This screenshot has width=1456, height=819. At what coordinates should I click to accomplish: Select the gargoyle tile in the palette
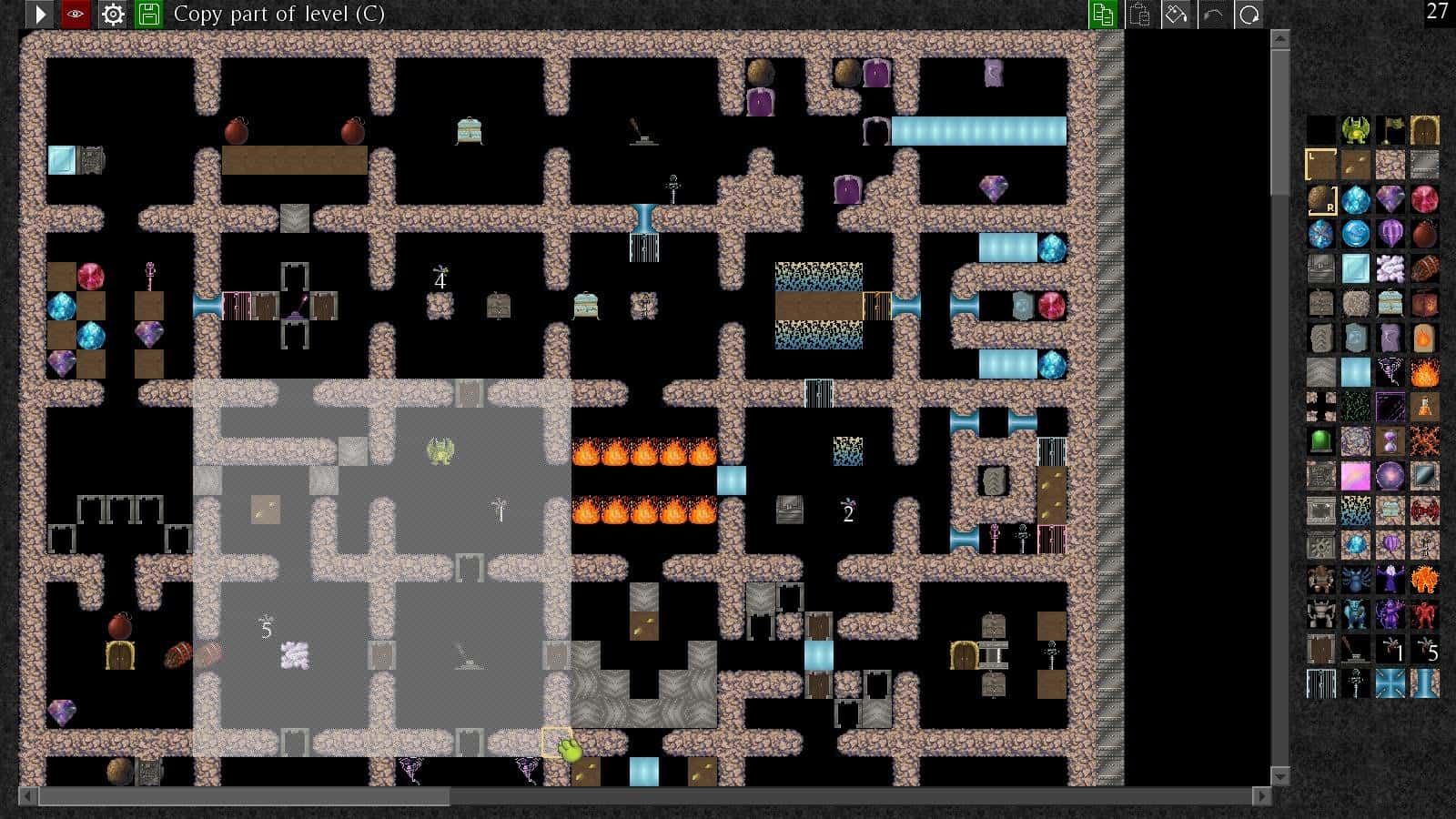point(1356,130)
